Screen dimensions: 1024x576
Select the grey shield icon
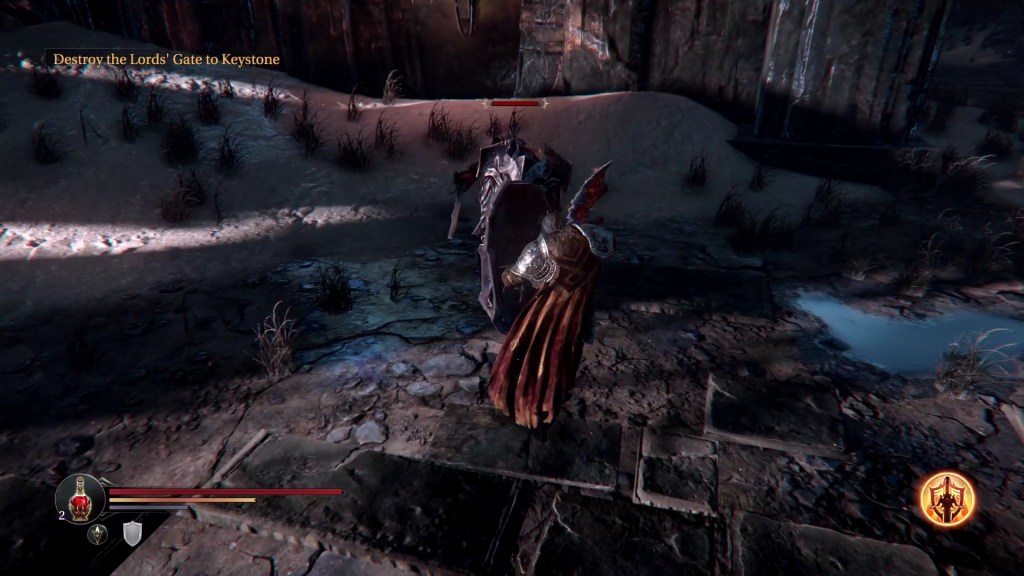(132, 535)
